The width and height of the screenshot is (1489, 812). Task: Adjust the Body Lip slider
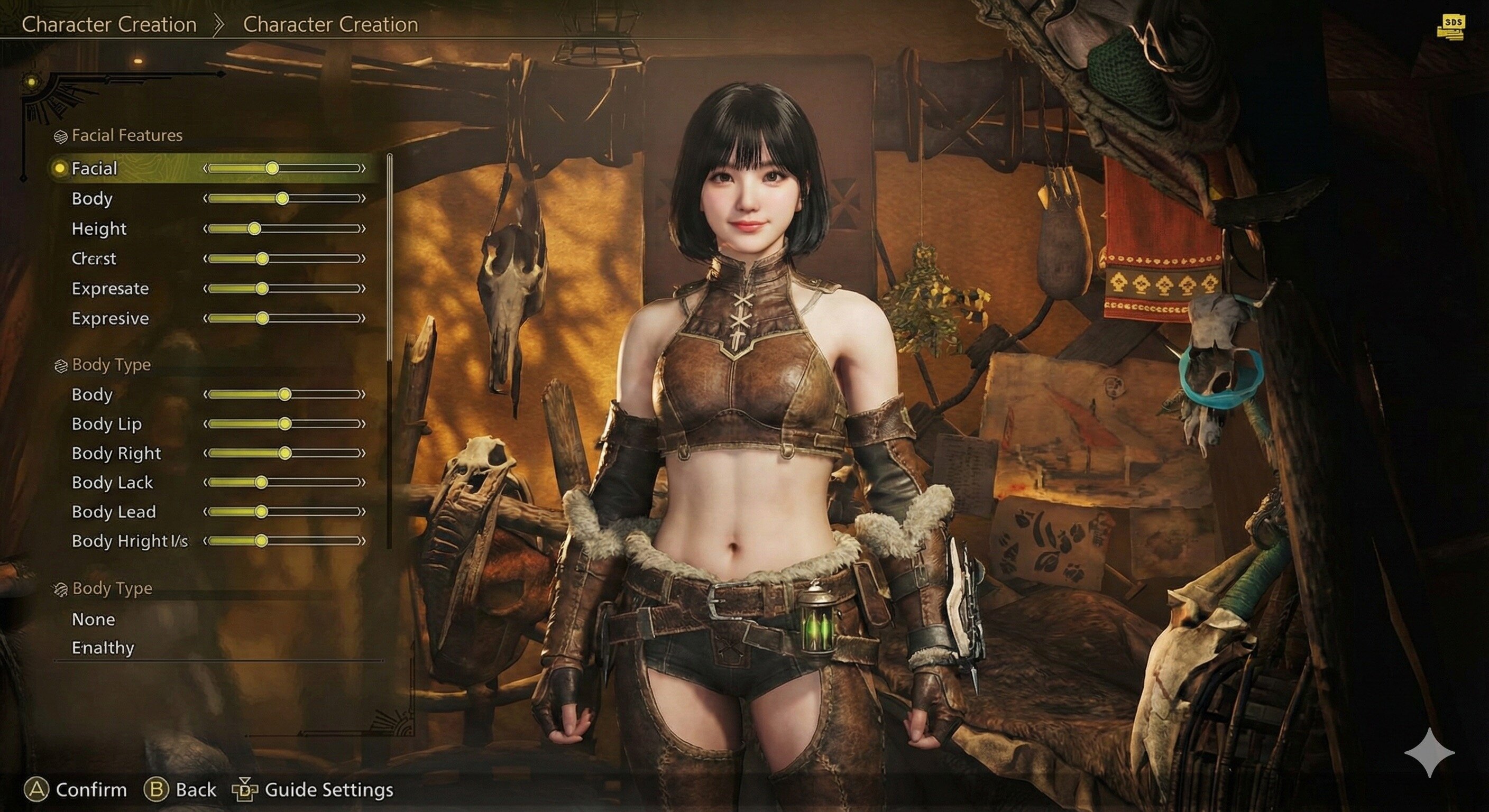click(x=284, y=424)
